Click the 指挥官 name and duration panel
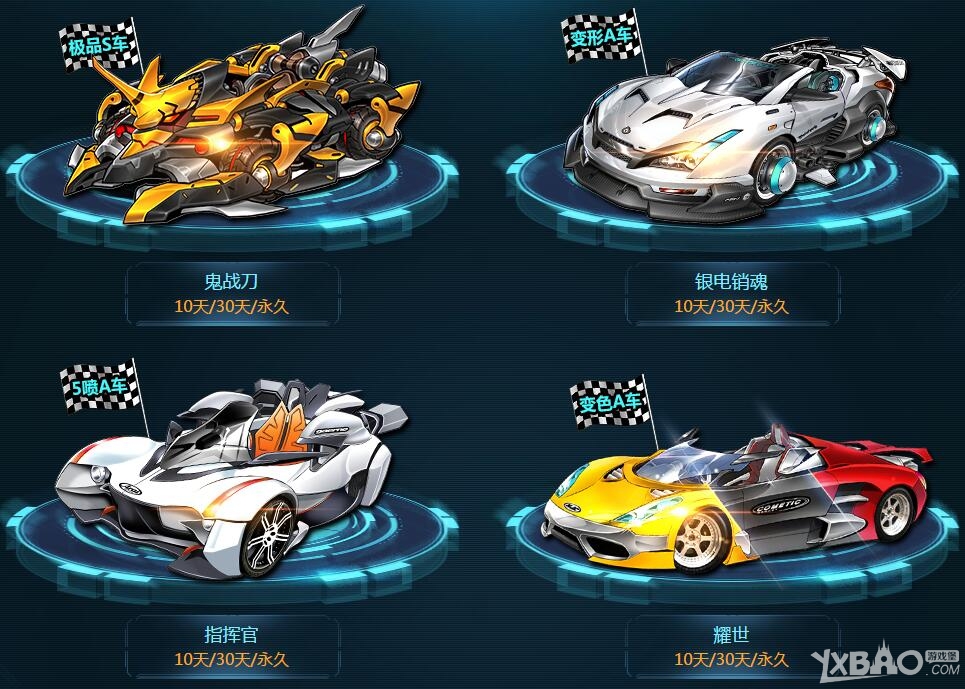 (x=231, y=646)
